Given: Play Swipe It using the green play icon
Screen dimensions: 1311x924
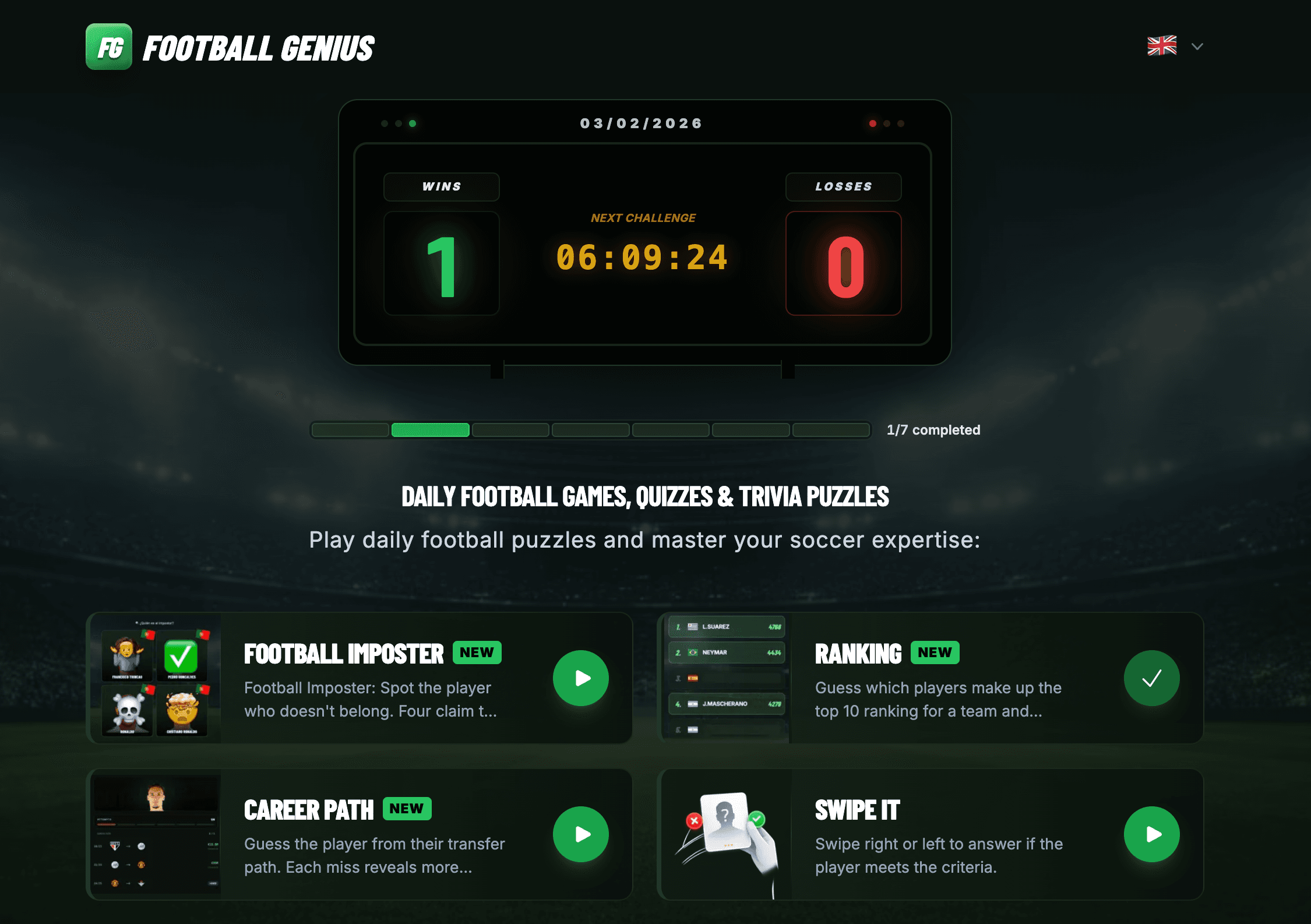Looking at the screenshot, I should 1152,834.
